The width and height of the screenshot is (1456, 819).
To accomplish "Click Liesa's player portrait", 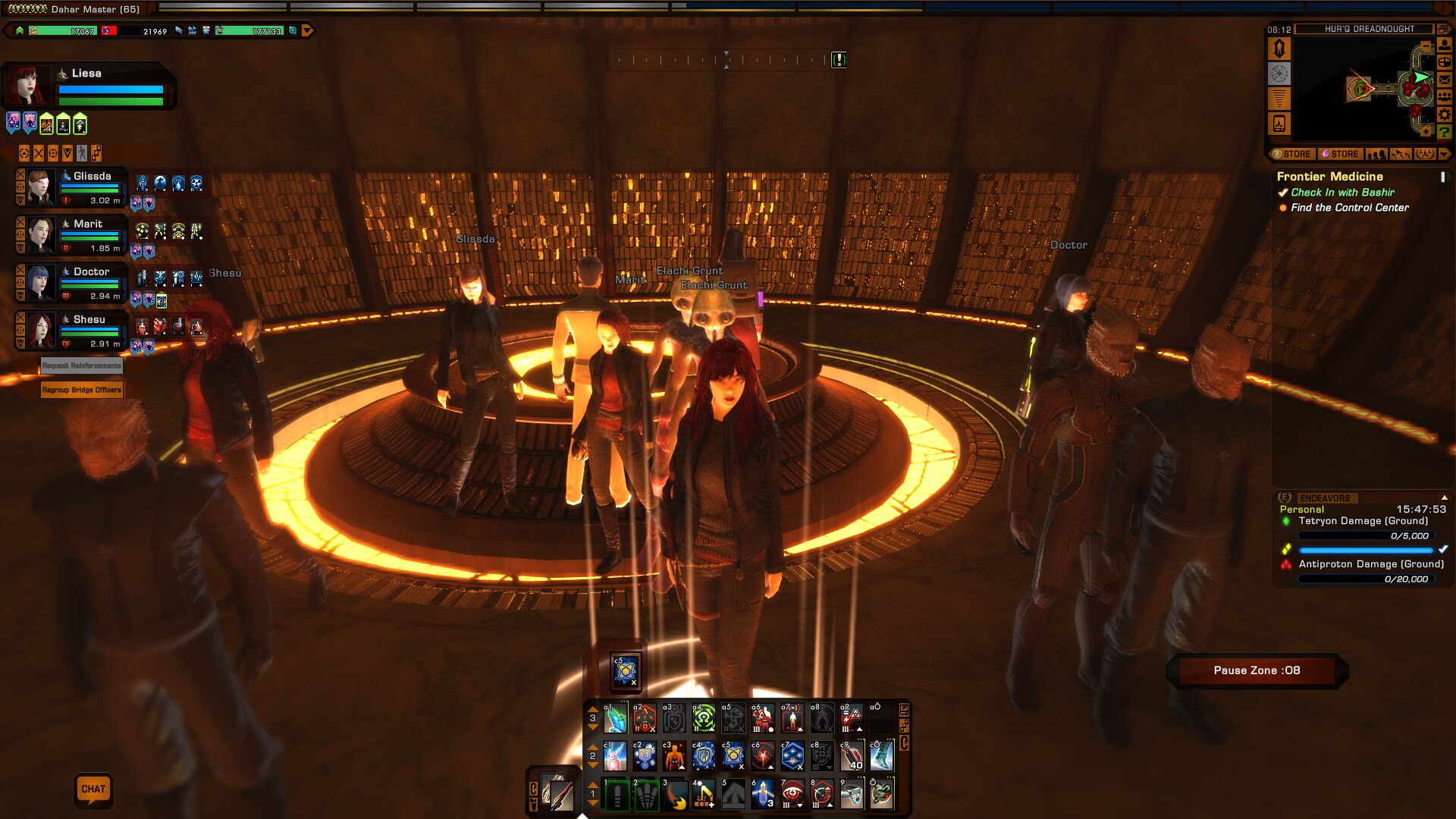I will pos(26,85).
